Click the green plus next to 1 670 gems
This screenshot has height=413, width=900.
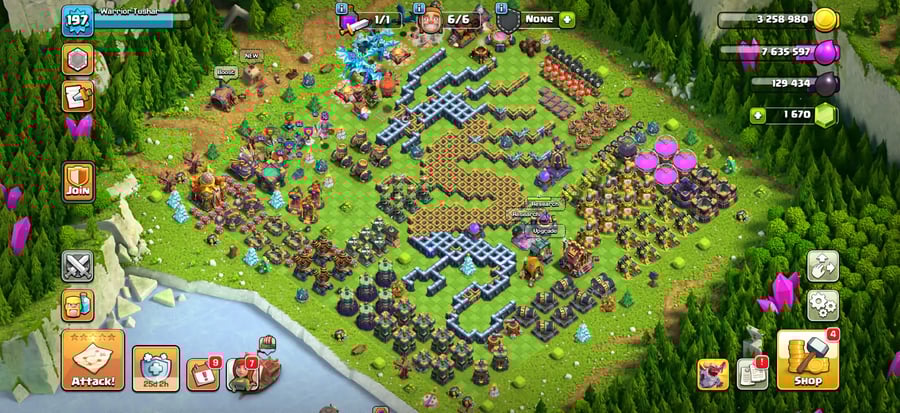(x=758, y=115)
